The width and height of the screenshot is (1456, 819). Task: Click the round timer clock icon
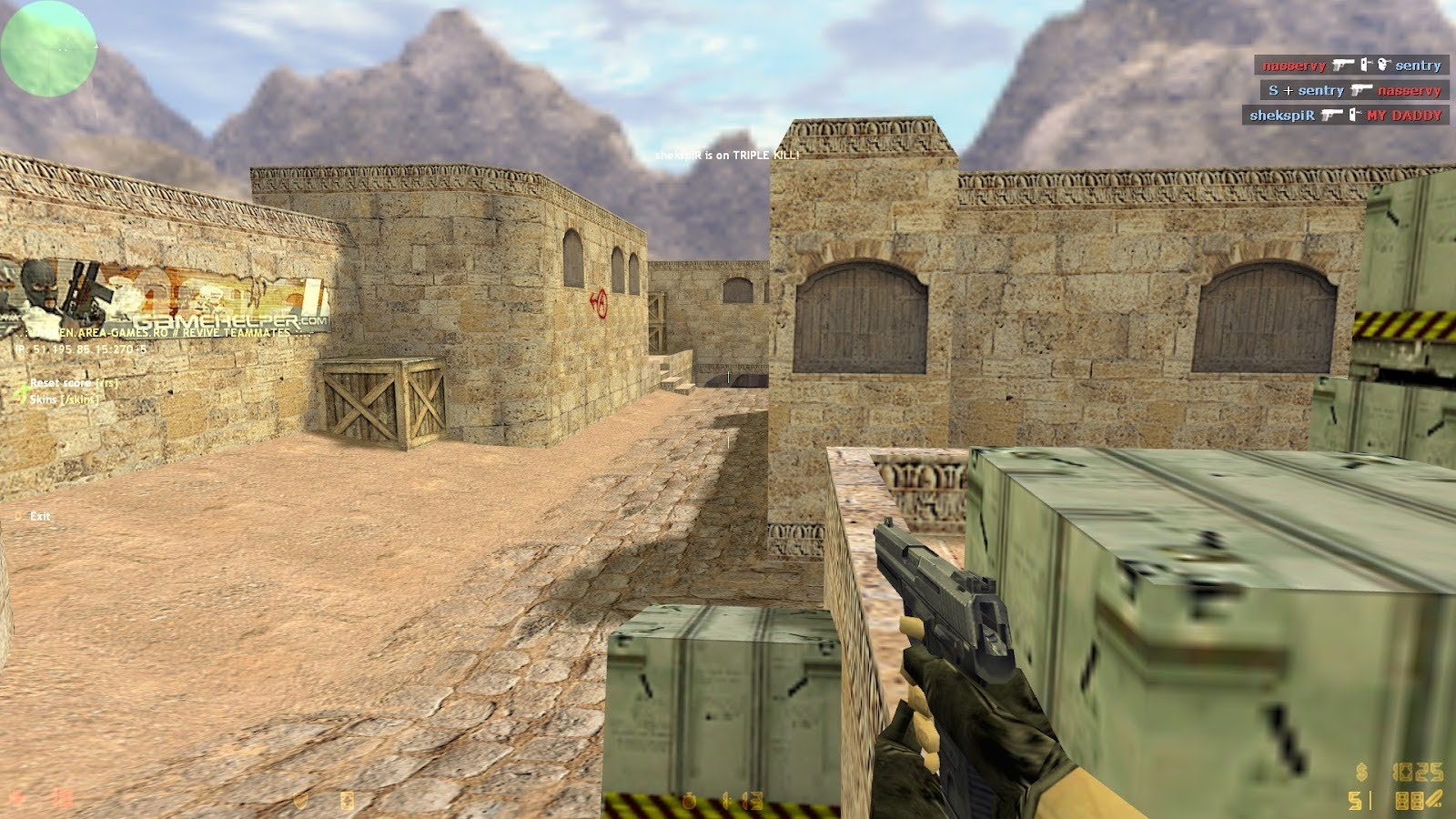[690, 801]
